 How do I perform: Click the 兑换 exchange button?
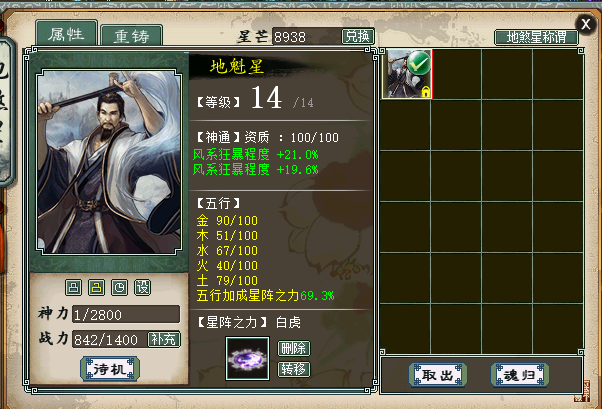tap(357, 36)
